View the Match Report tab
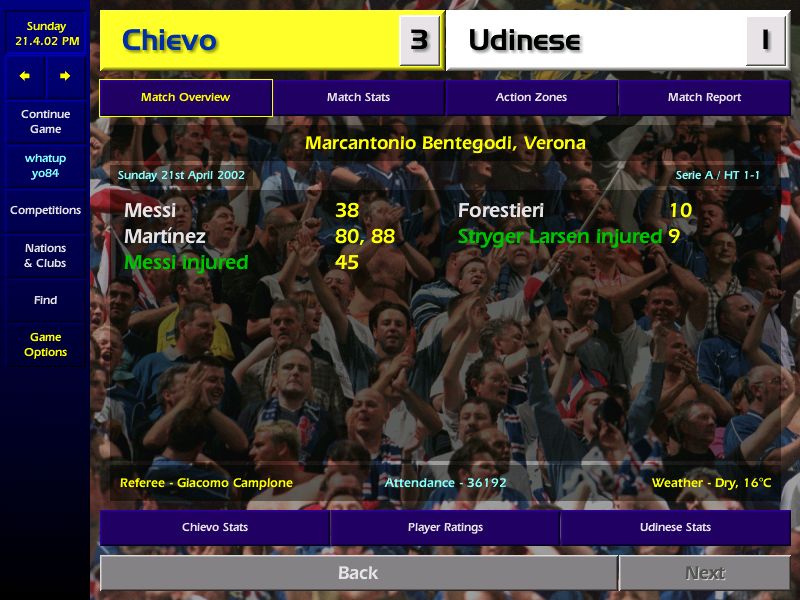The image size is (800, 600). (x=704, y=97)
